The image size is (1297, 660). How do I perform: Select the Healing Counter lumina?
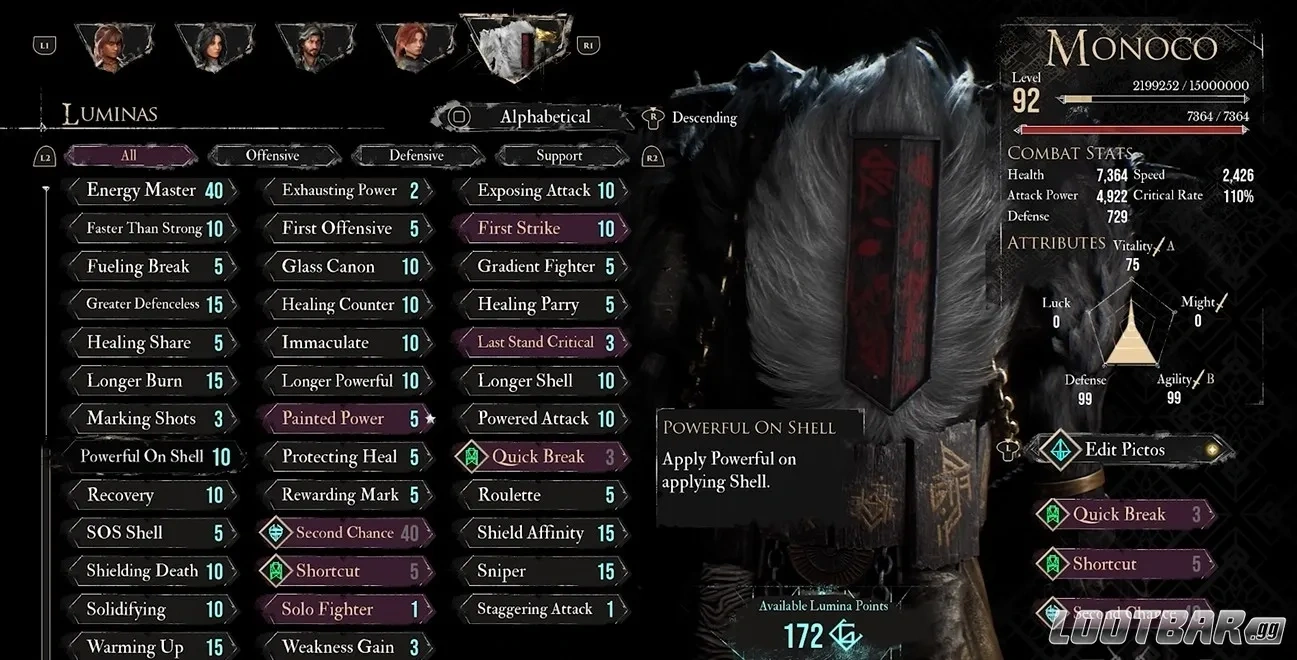345,304
